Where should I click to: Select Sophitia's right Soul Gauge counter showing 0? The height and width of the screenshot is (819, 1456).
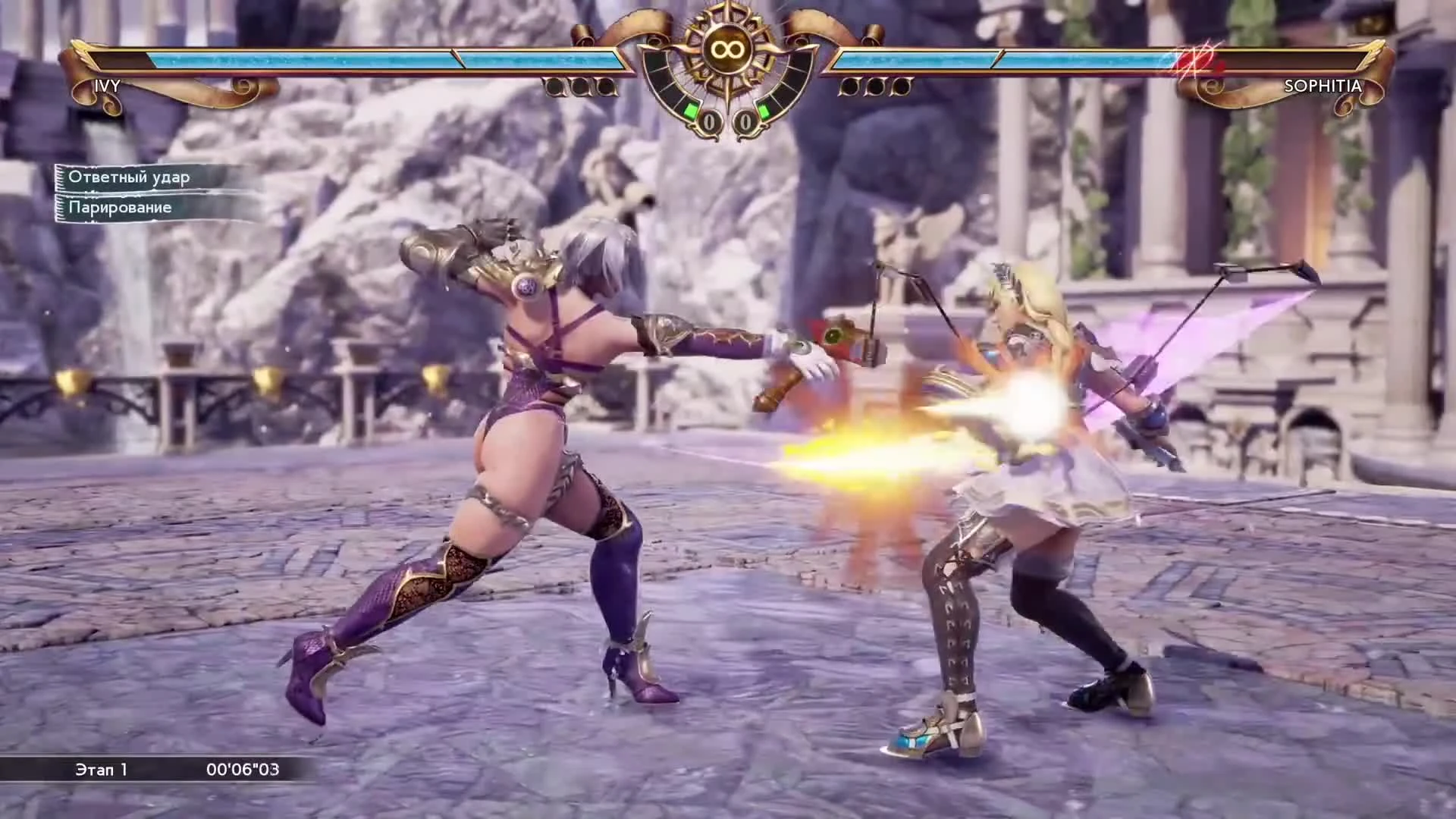(x=745, y=119)
